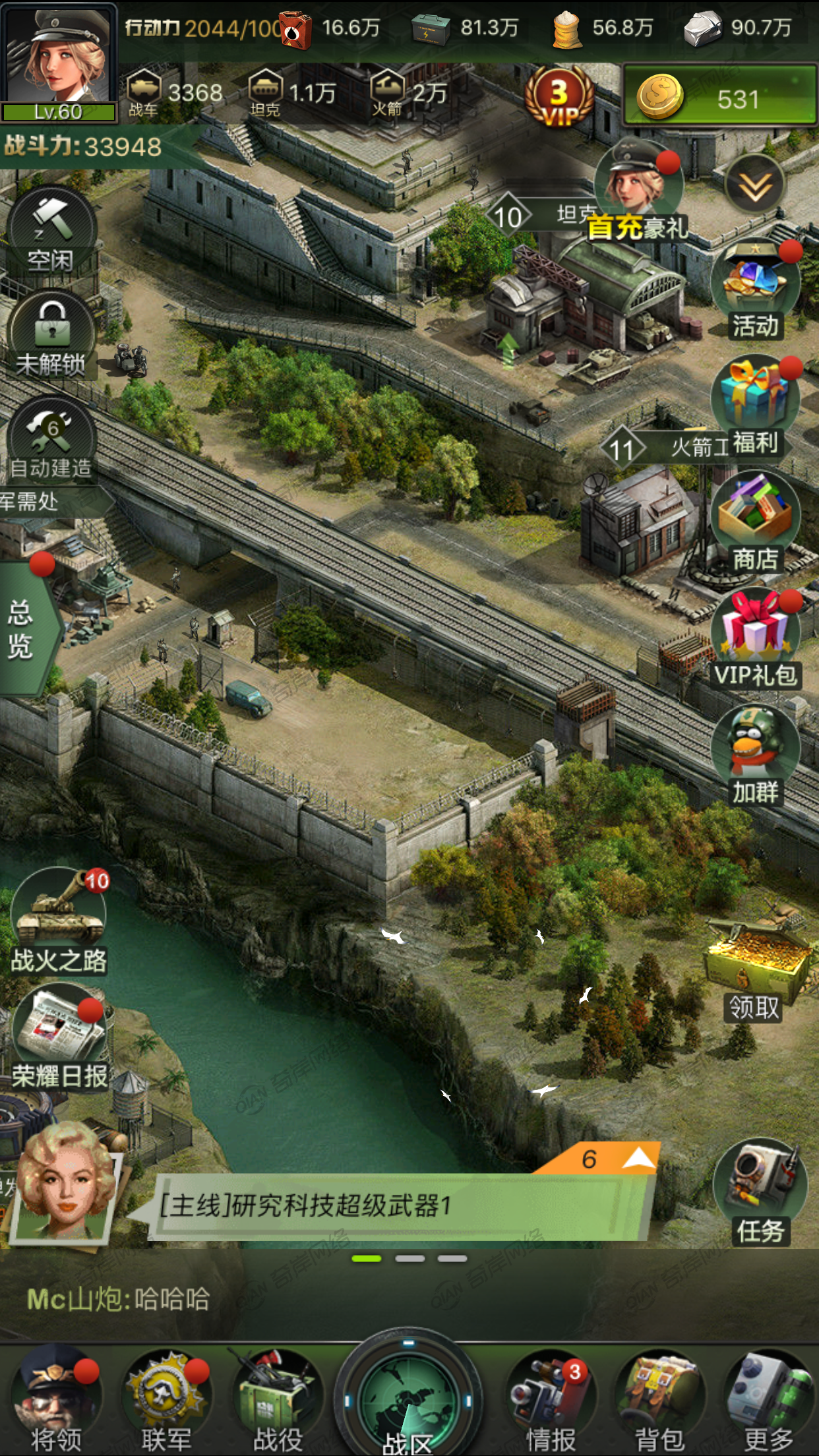Open the VIP礼包 gift pack
819x1456 pixels.
756,638
